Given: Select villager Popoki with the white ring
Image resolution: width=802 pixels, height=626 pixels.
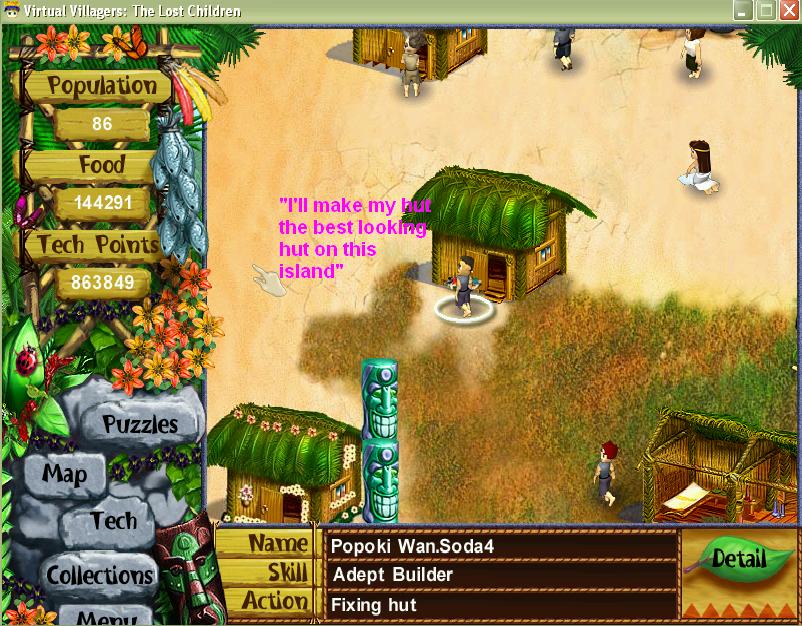Looking at the screenshot, I should 465,287.
